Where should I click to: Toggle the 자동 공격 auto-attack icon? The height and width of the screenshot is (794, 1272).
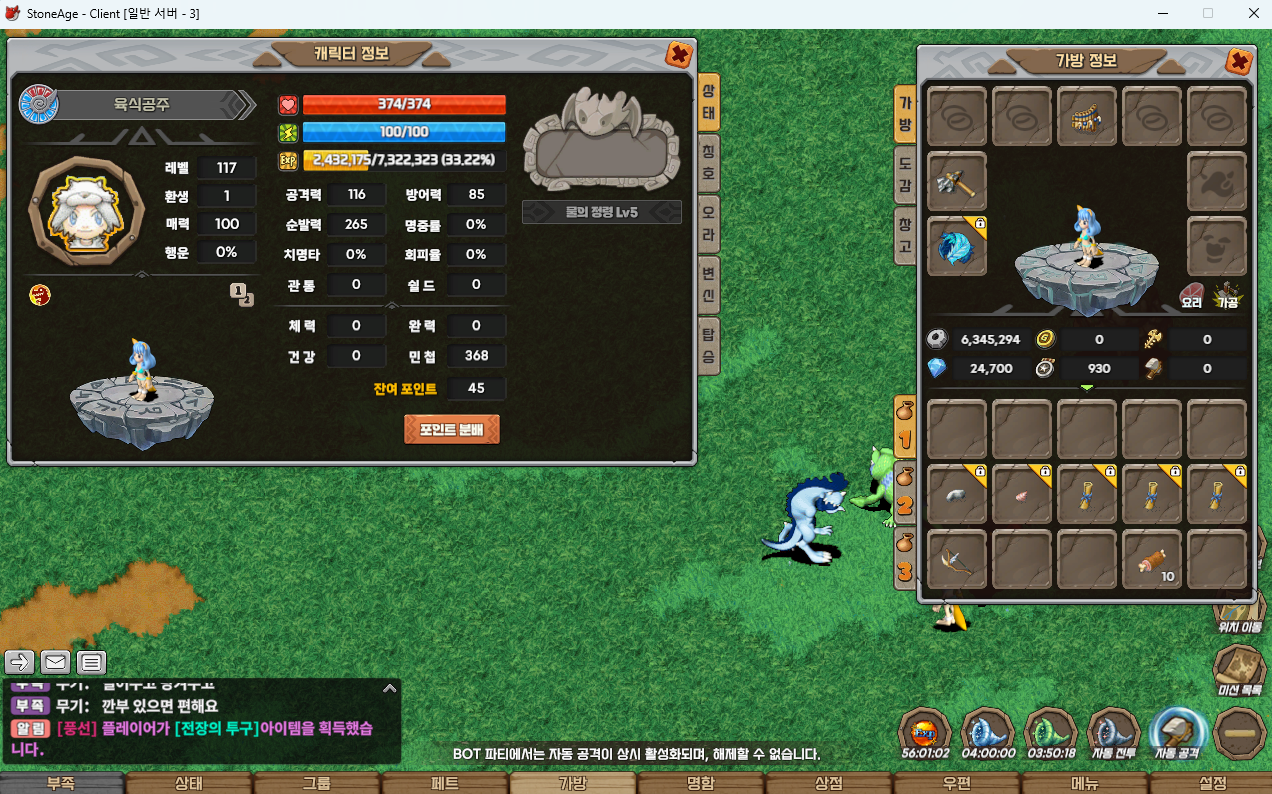coord(1177,733)
